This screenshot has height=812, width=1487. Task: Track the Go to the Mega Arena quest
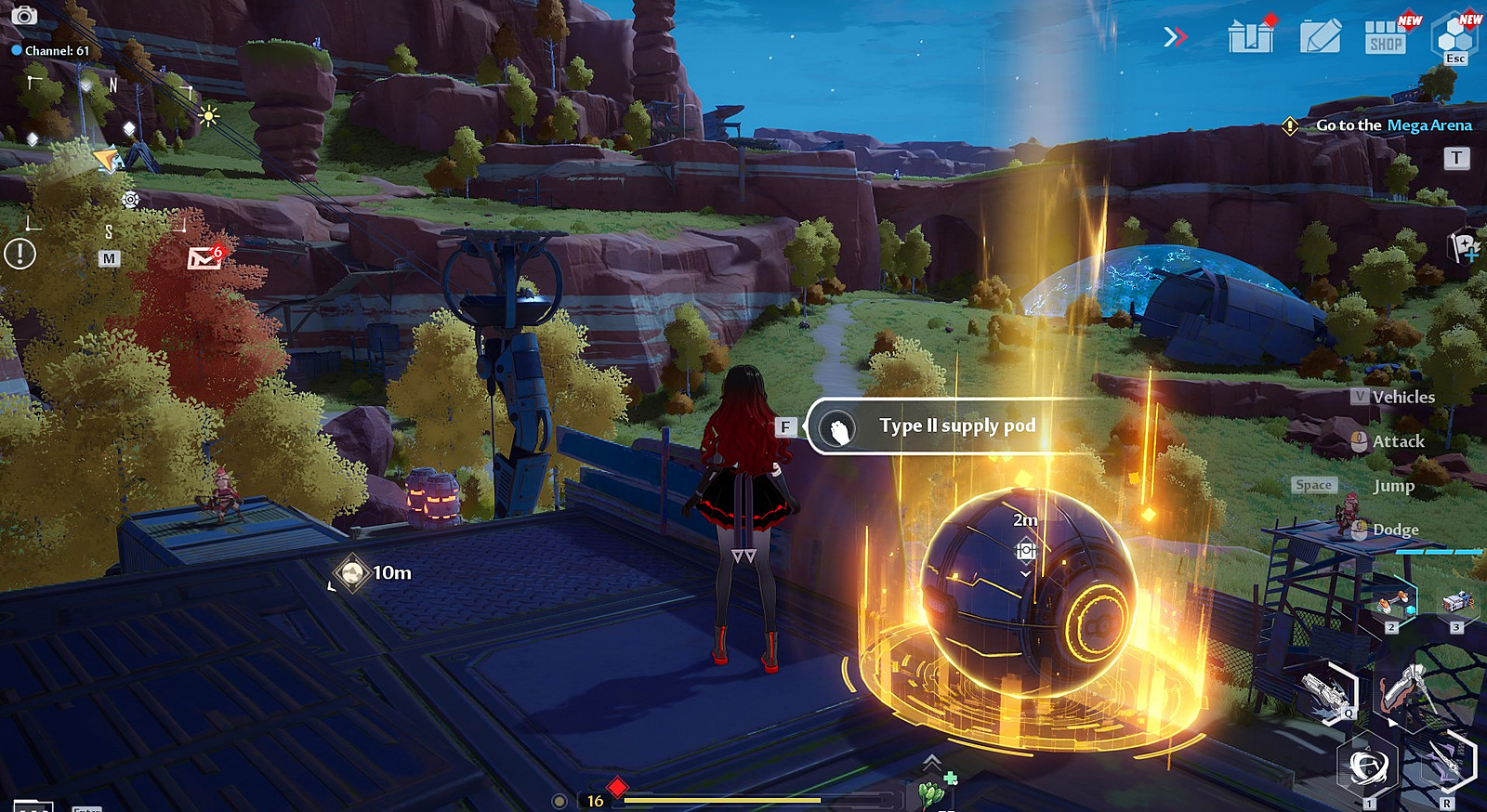(1393, 125)
